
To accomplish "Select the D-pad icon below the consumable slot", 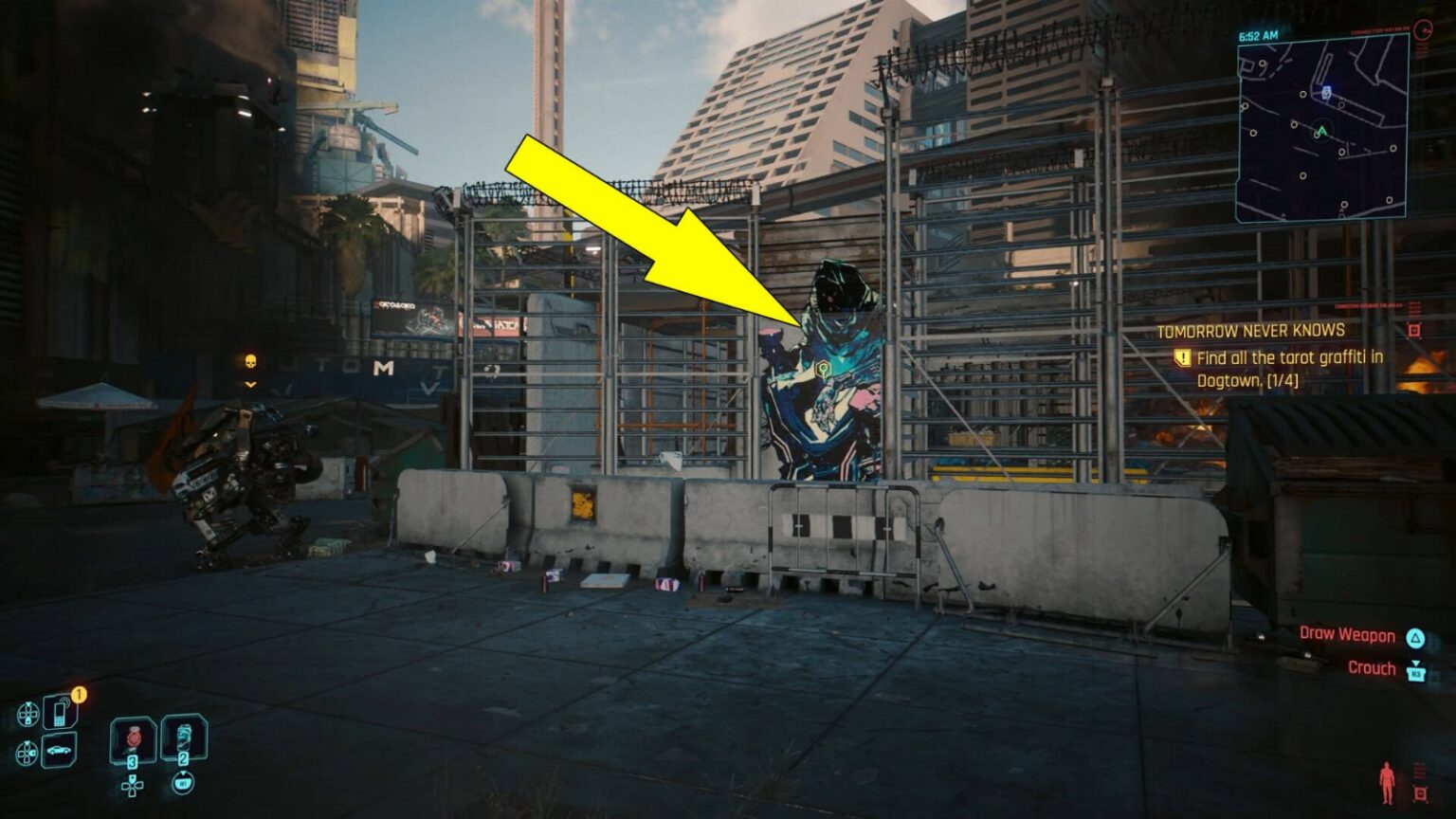I will tap(132, 786).
